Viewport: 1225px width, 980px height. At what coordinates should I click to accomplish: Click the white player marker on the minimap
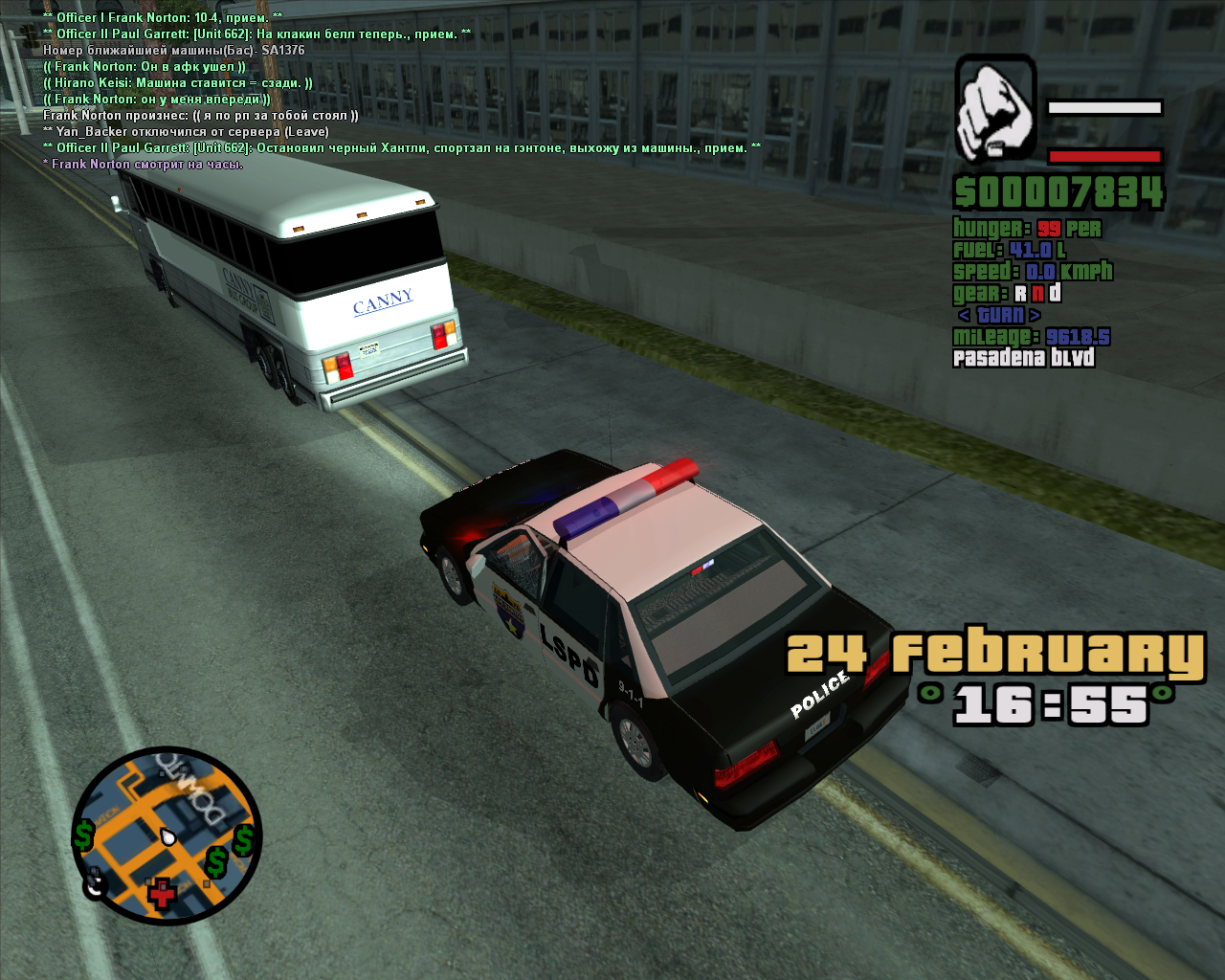pos(168,836)
